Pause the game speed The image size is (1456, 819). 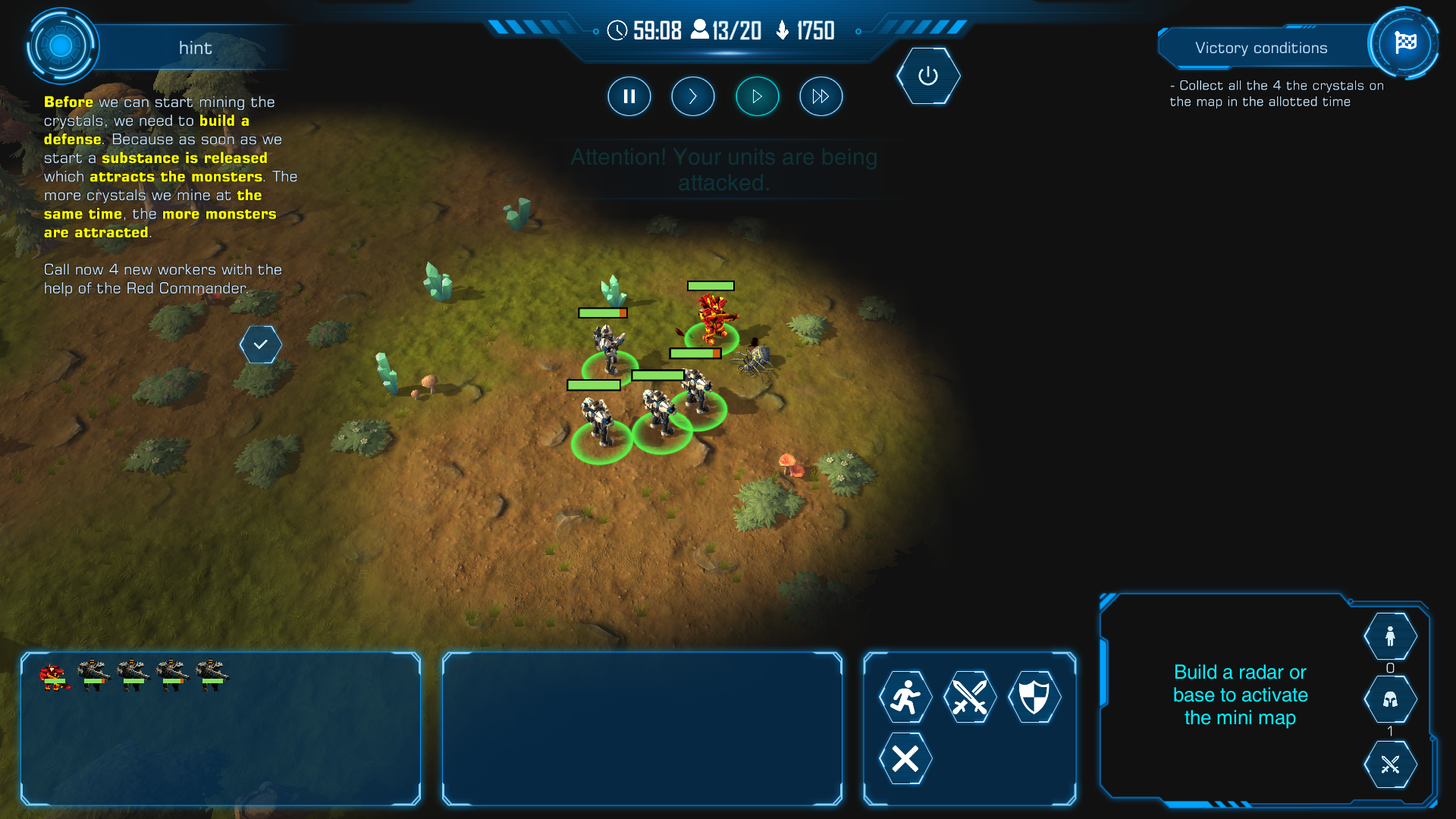pyautogui.click(x=629, y=96)
